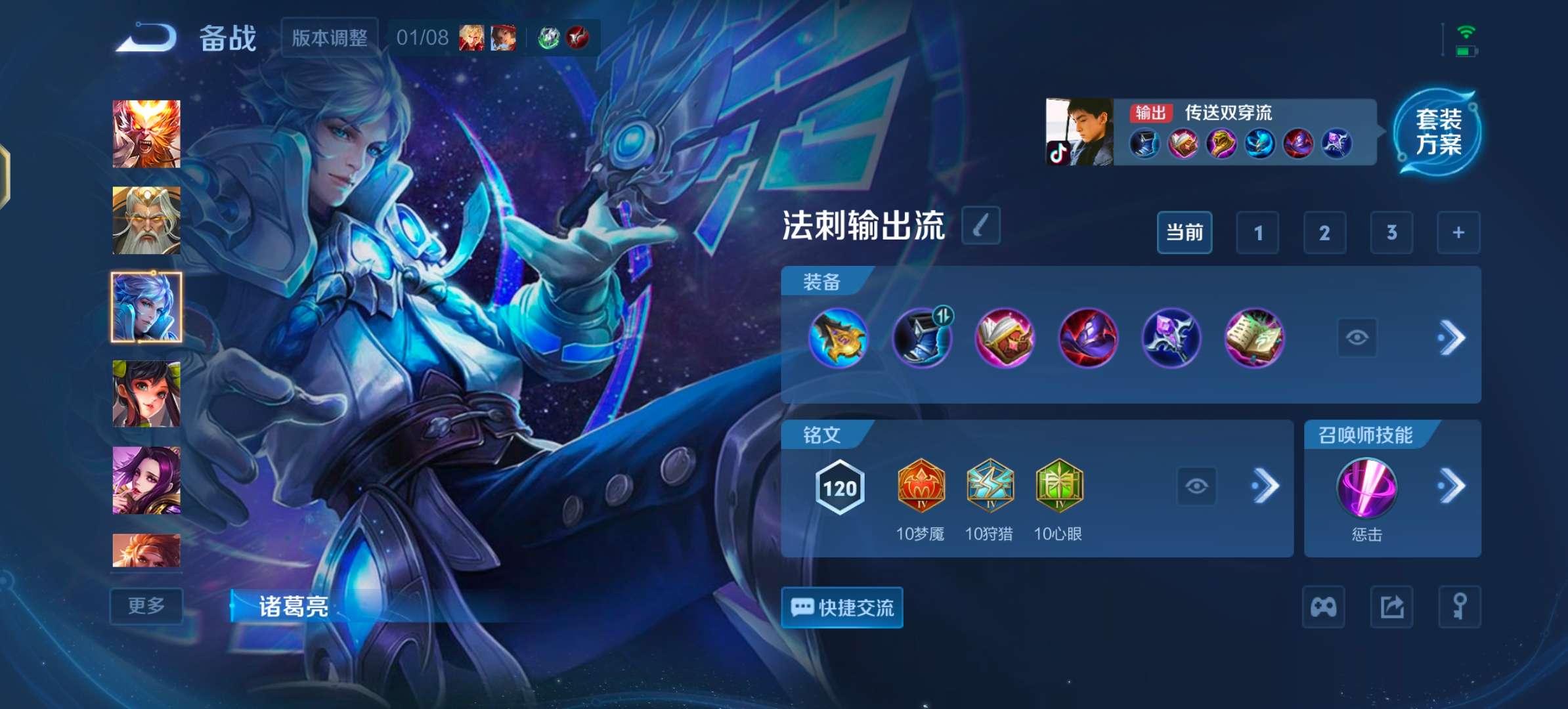The image size is (1568, 709).
Task: Switch to the 当前 build tab
Action: click(x=1185, y=232)
